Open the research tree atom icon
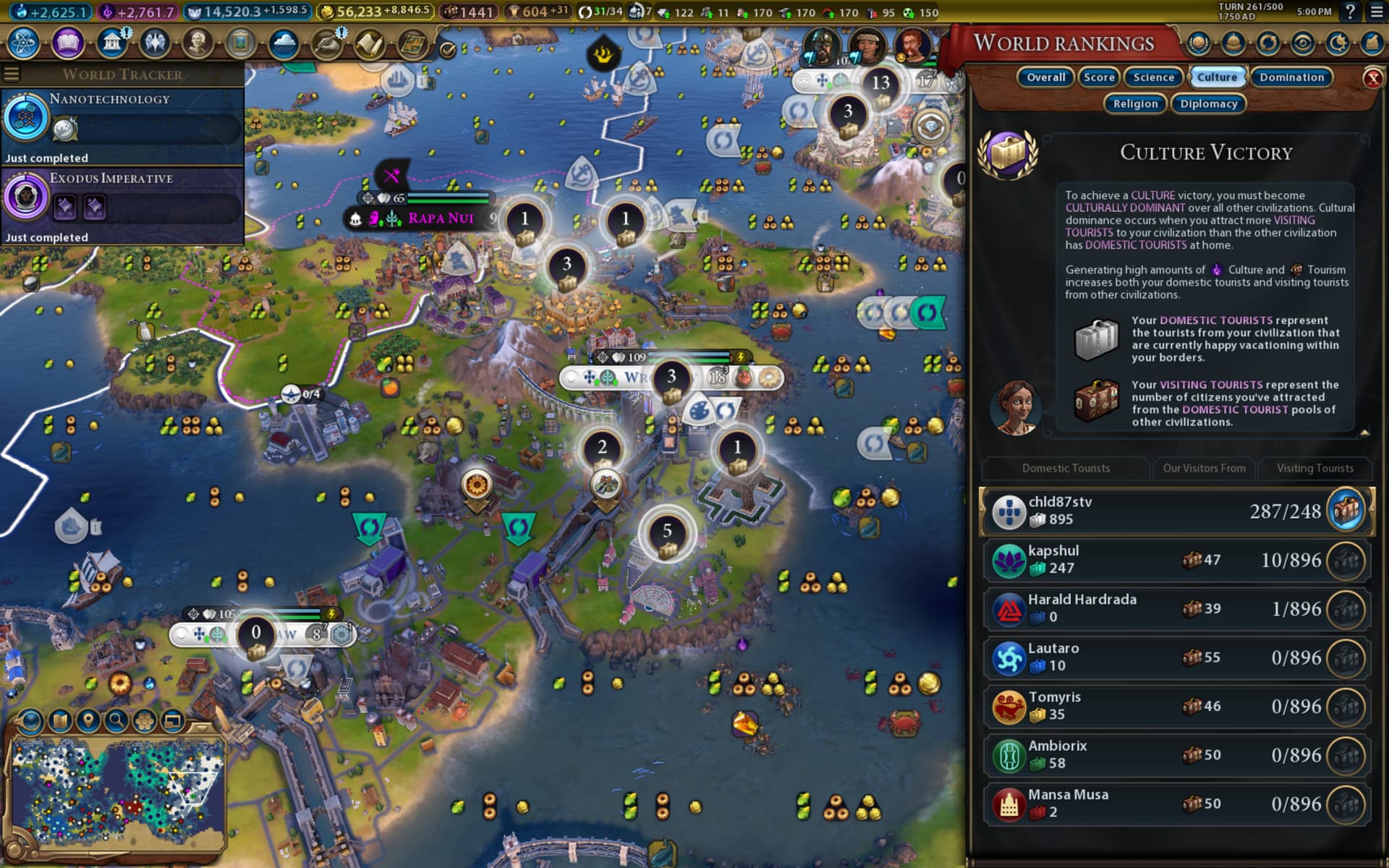Image resolution: width=1389 pixels, height=868 pixels. (24, 43)
